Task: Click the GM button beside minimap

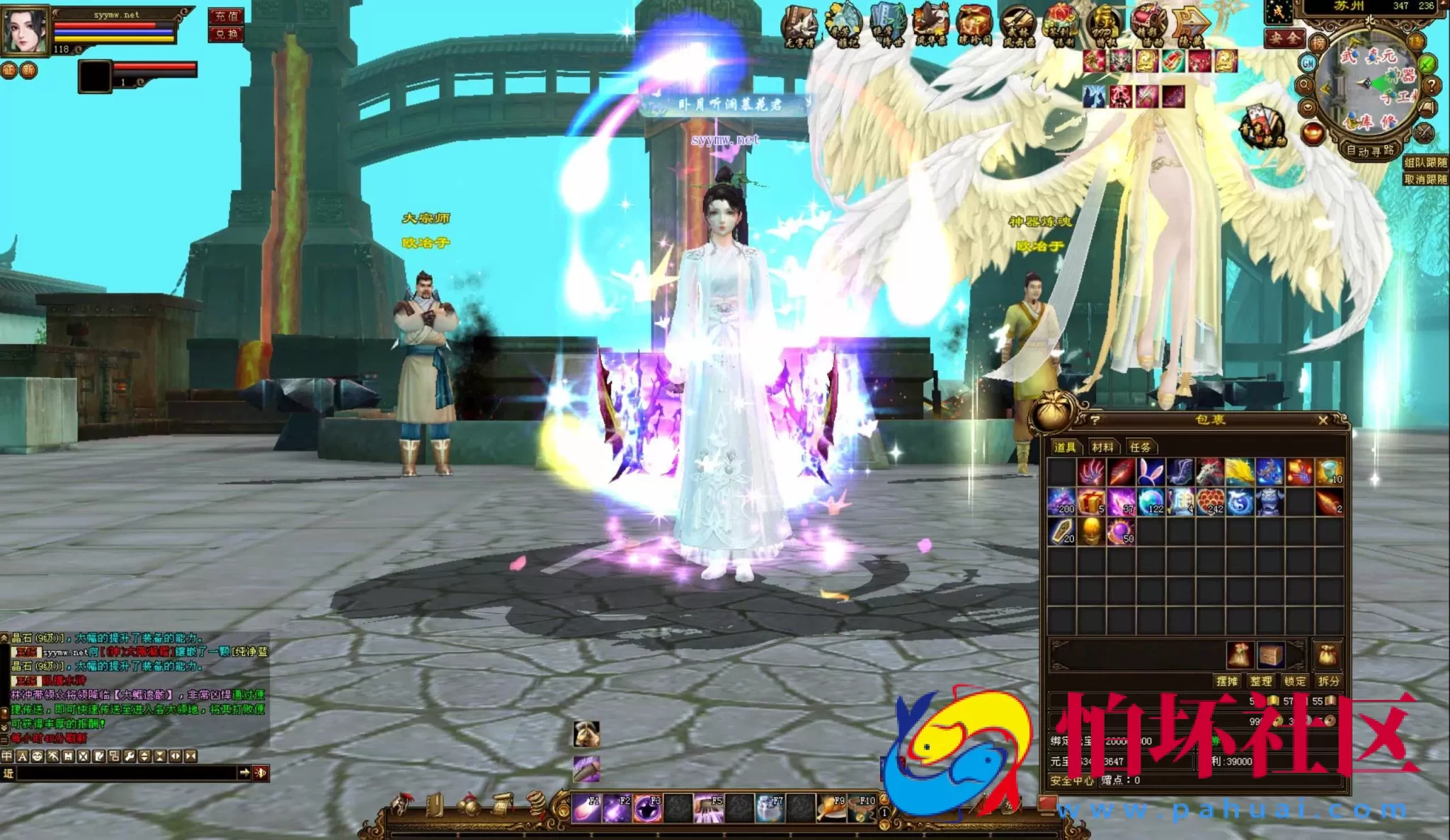Action: (x=1308, y=64)
